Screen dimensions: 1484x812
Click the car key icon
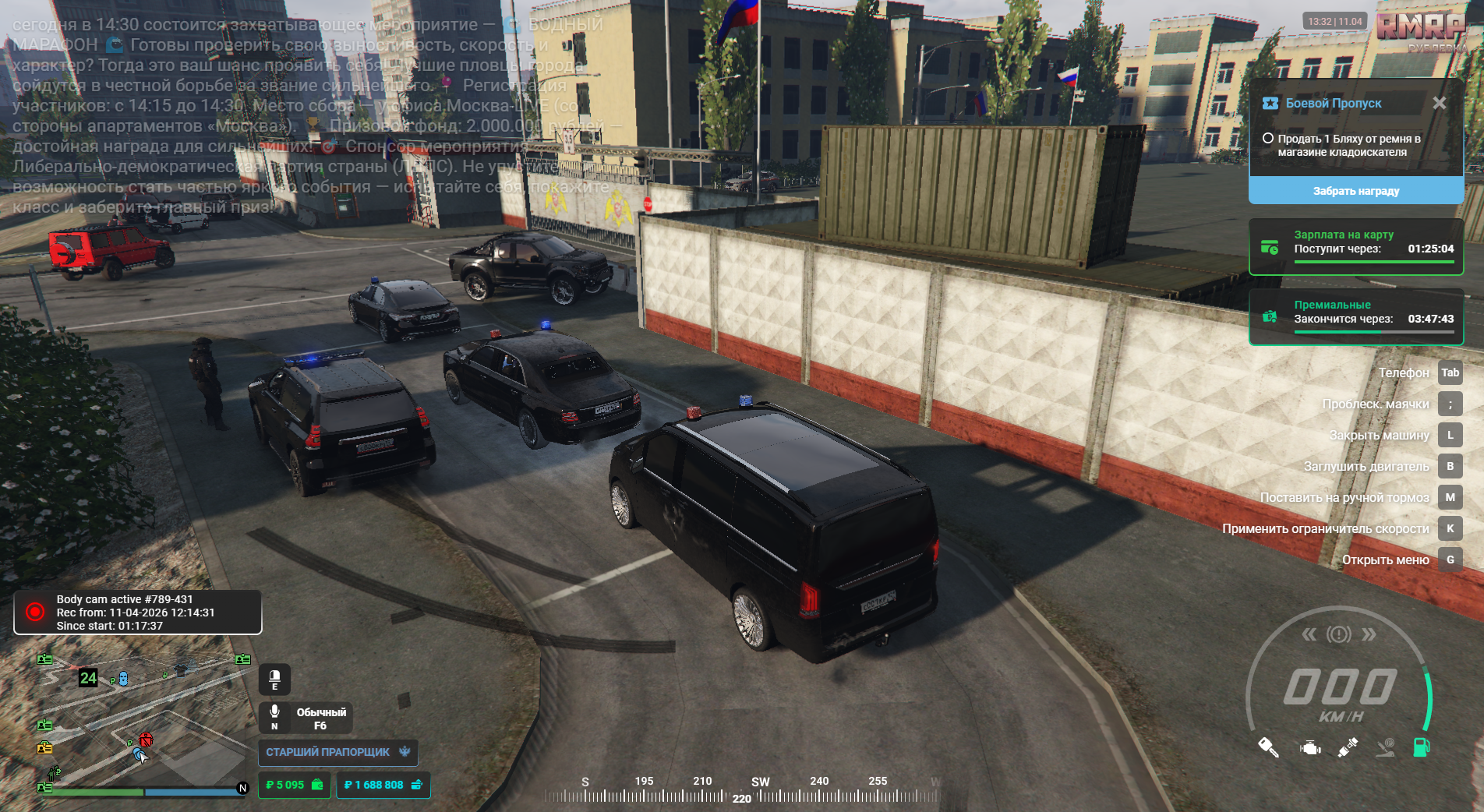click(x=1268, y=747)
